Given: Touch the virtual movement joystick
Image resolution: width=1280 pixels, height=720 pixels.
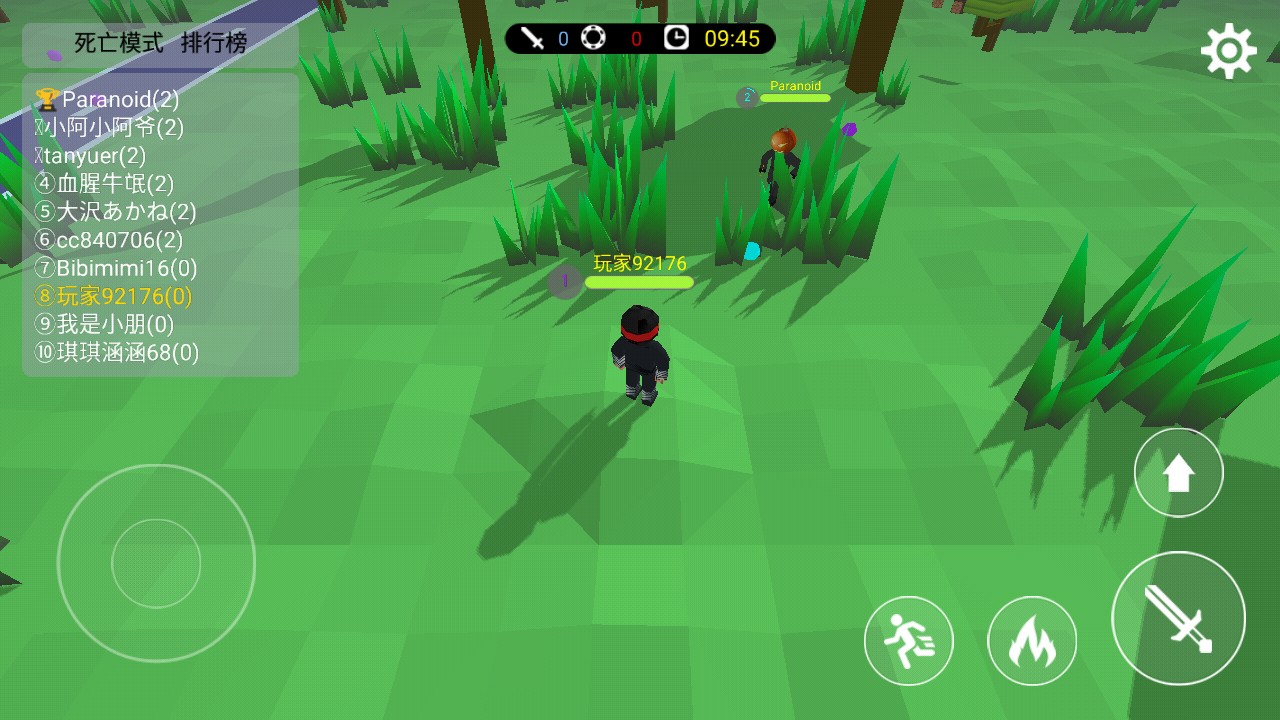Looking at the screenshot, I should 156,563.
